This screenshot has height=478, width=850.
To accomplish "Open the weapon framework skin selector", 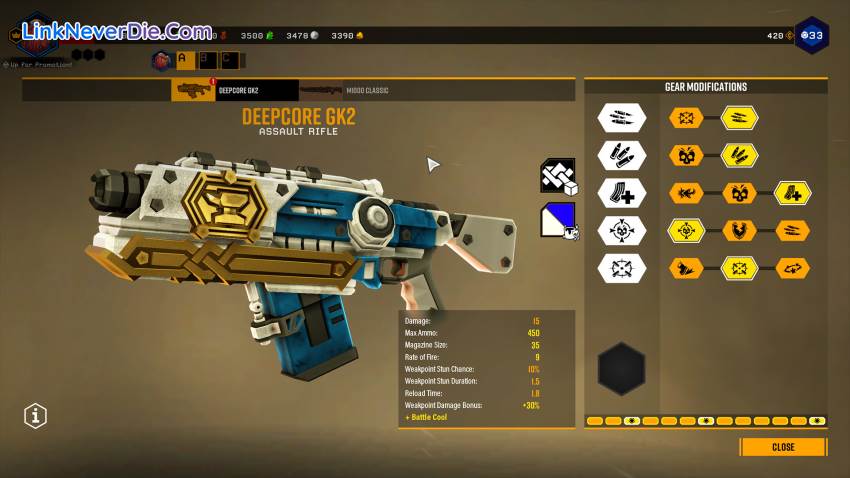I will (x=559, y=176).
